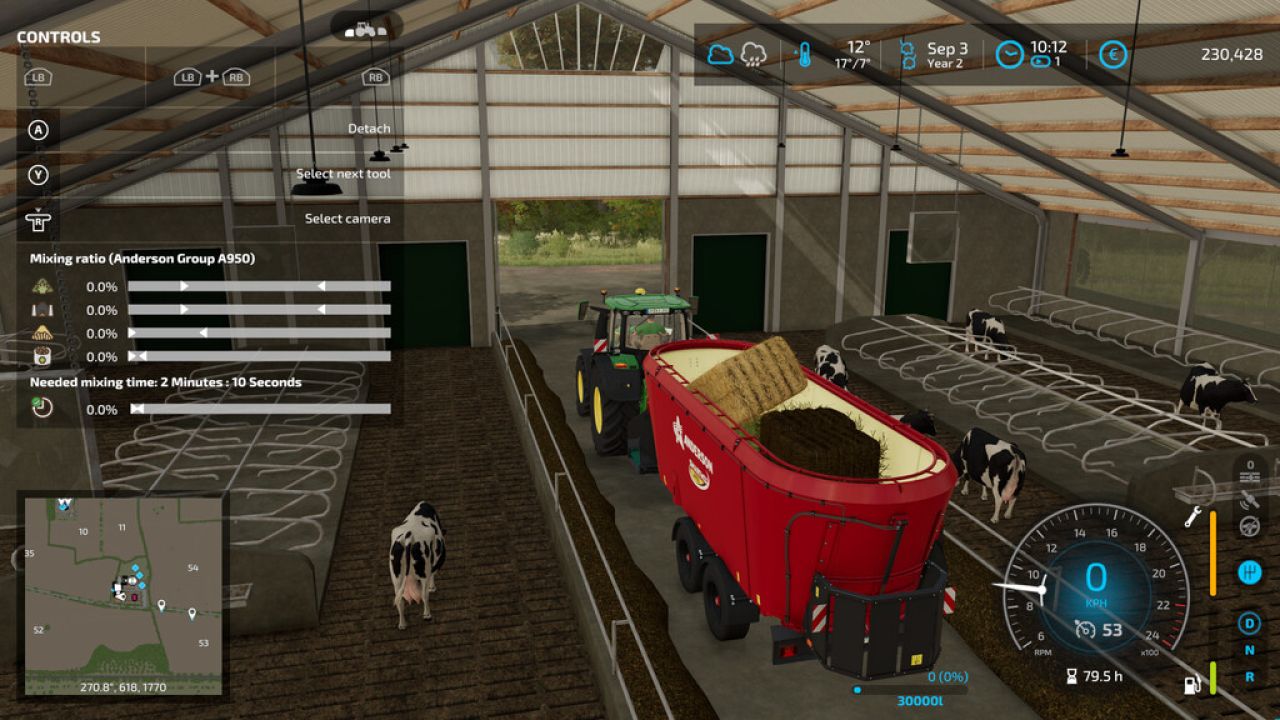Choose Select next tool

click(x=342, y=173)
